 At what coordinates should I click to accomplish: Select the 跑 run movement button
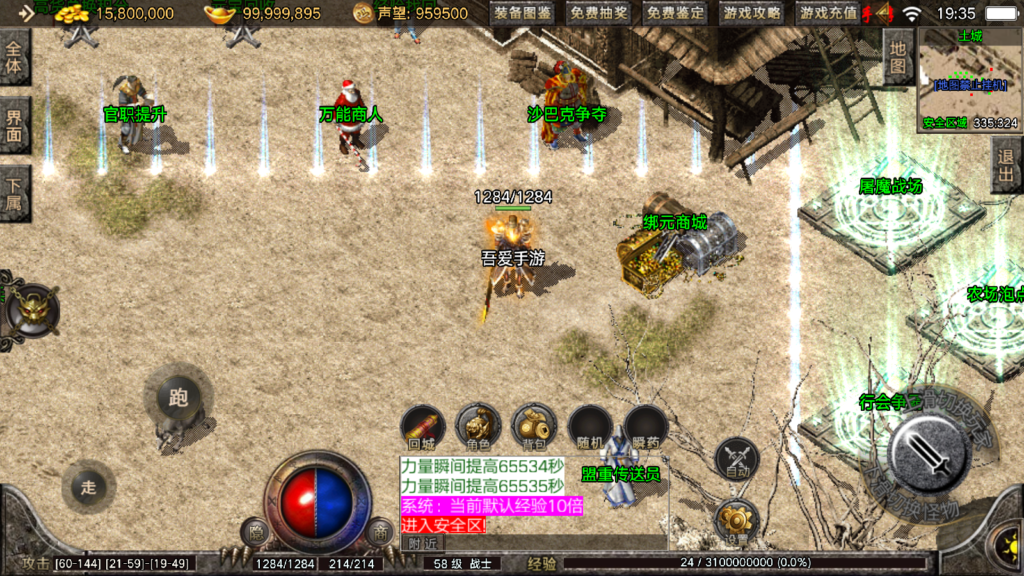(x=178, y=398)
